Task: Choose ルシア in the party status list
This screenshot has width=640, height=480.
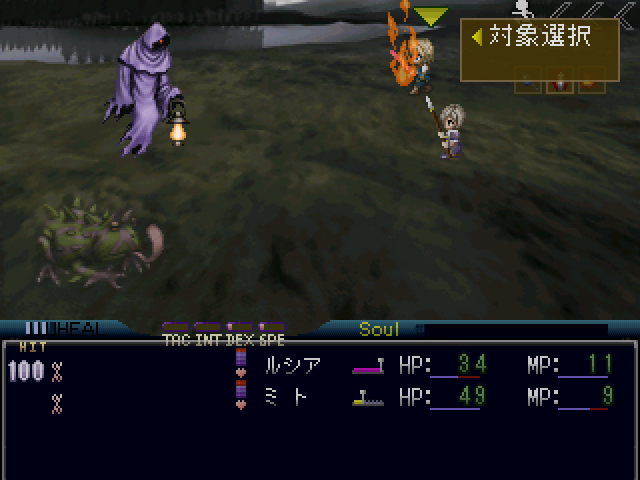Action: tap(291, 365)
